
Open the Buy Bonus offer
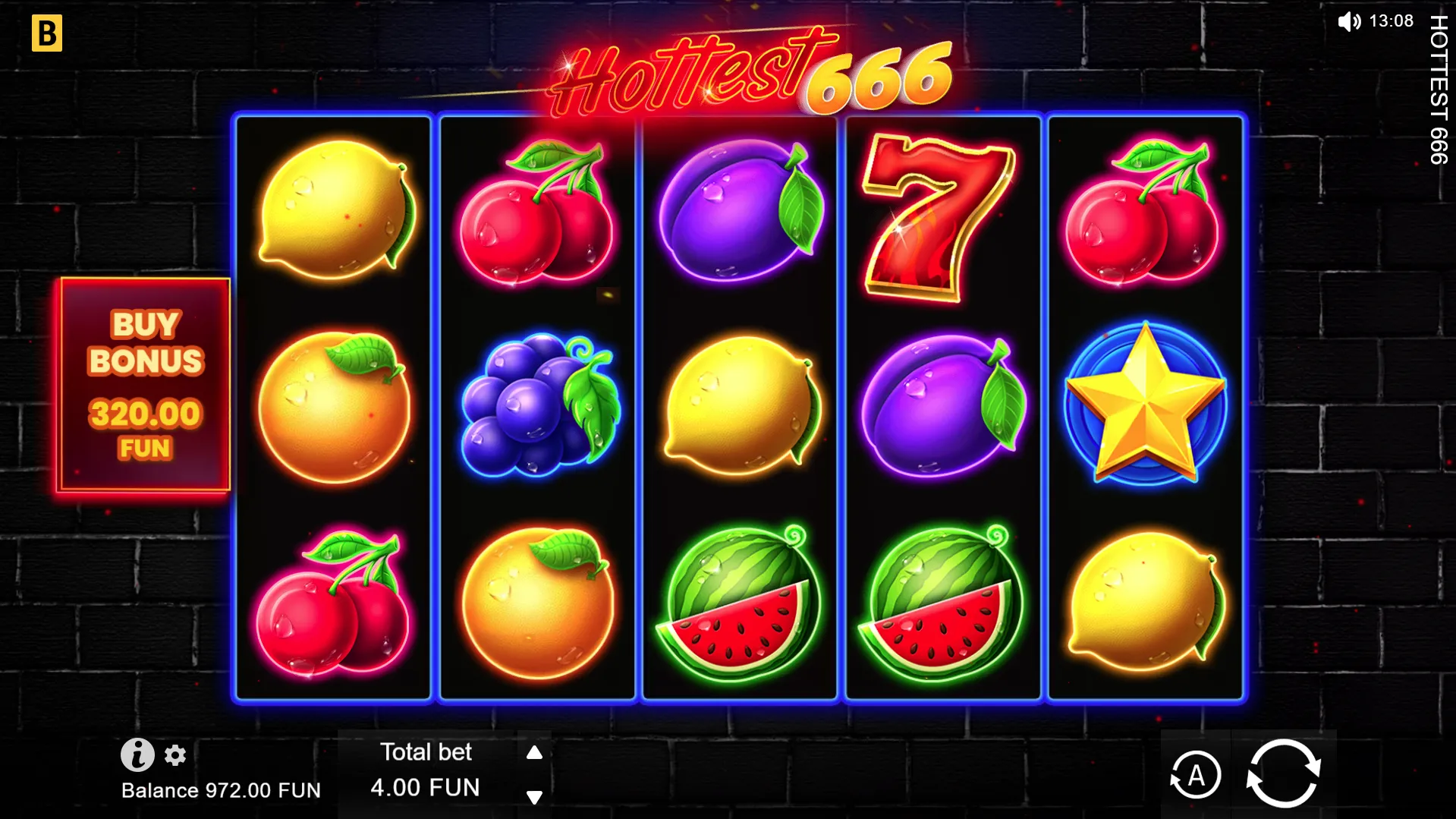point(144,385)
